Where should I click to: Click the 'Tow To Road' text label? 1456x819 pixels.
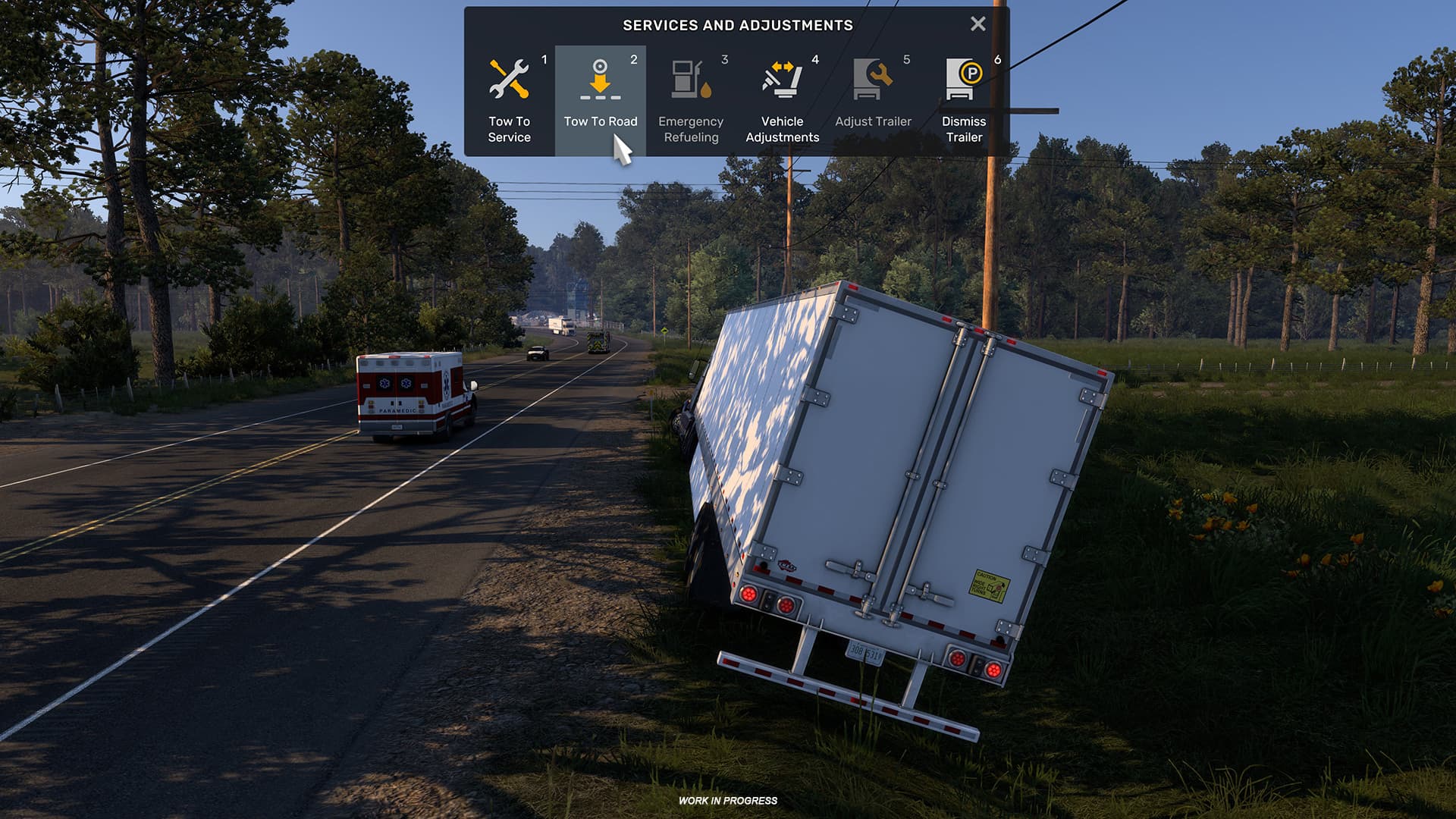pos(601,121)
